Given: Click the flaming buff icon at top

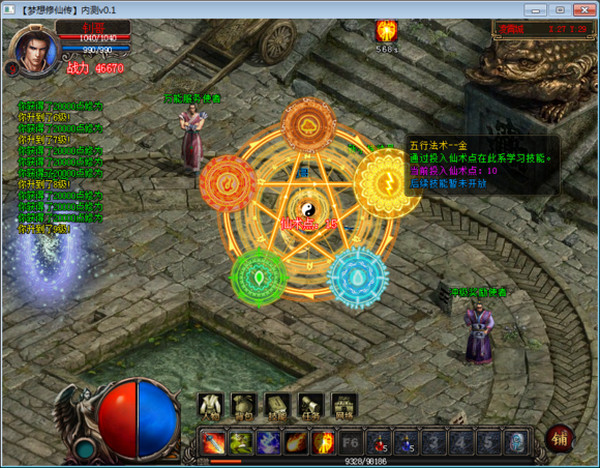Looking at the screenshot, I should [385, 31].
